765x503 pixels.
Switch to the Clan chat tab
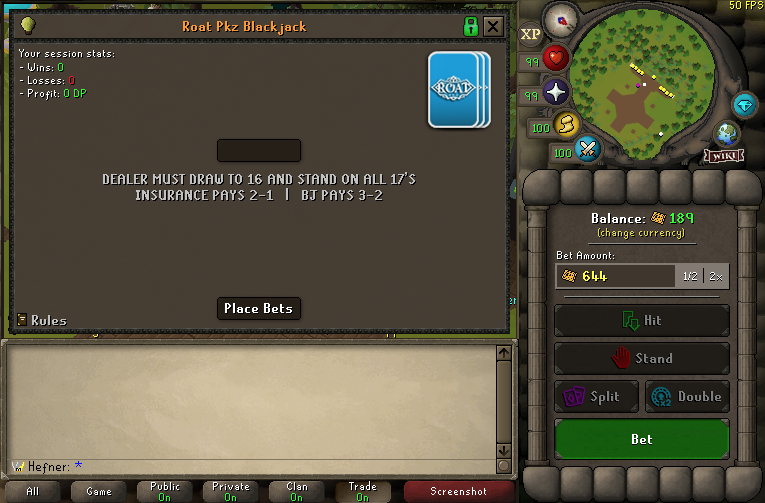[297, 491]
